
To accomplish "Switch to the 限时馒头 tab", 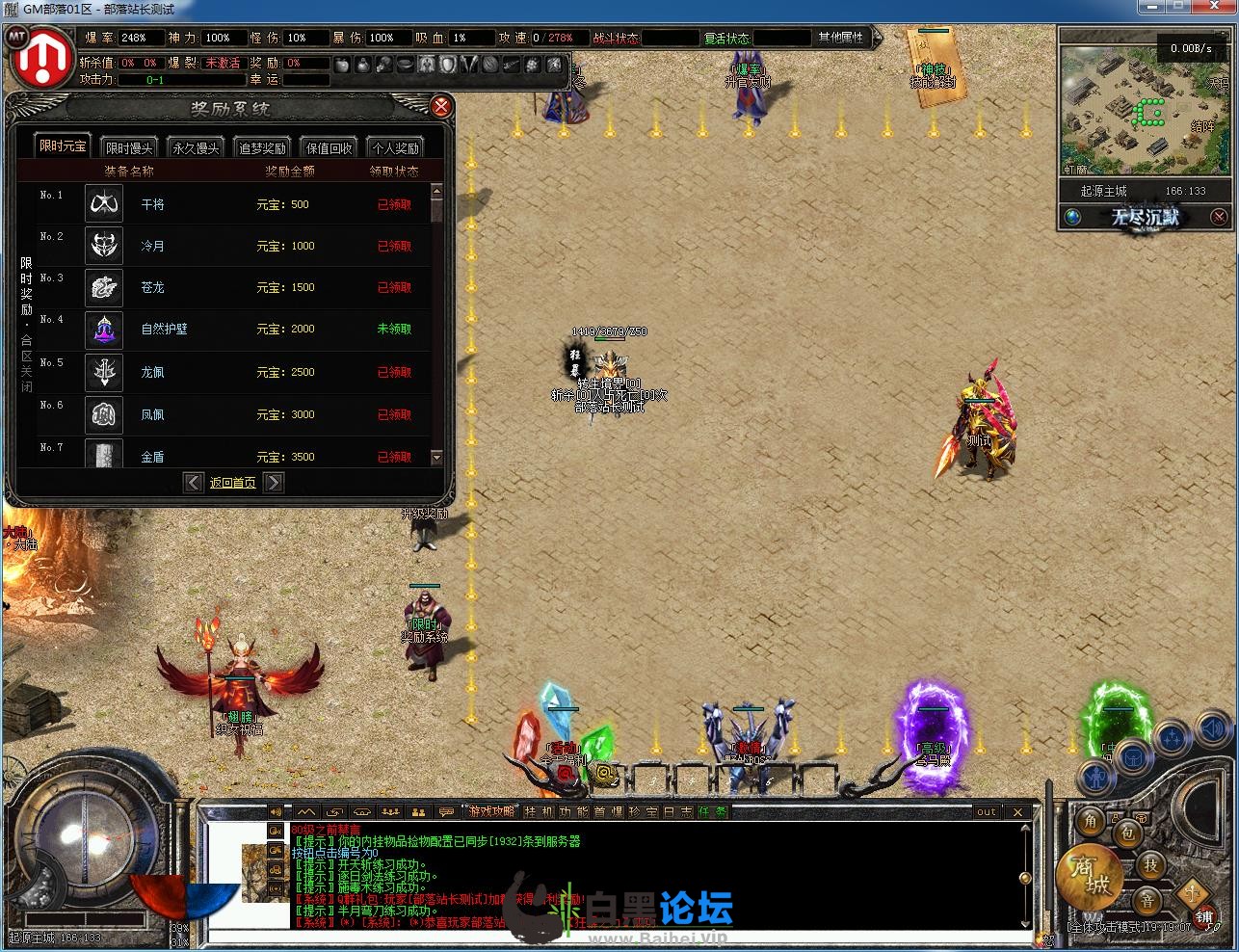I will tap(129, 147).
